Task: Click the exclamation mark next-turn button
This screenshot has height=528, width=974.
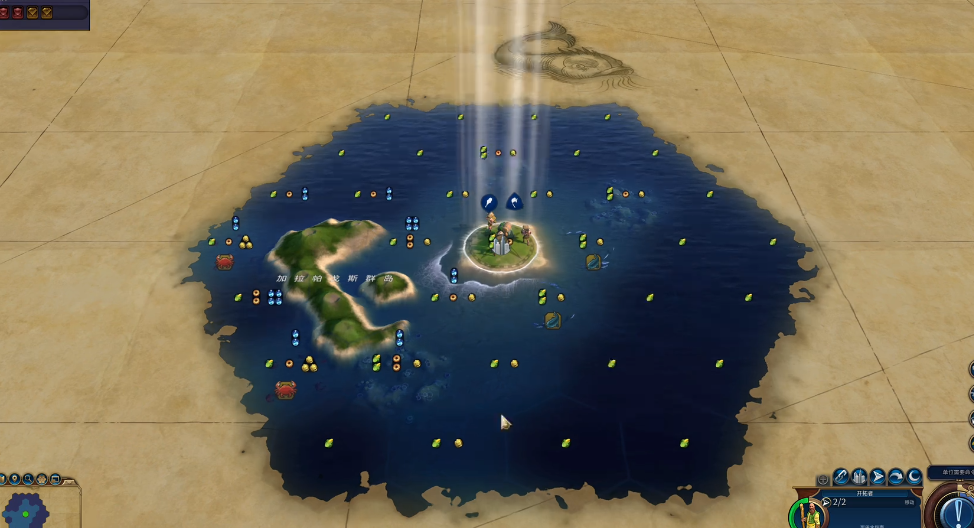Action: (957, 510)
